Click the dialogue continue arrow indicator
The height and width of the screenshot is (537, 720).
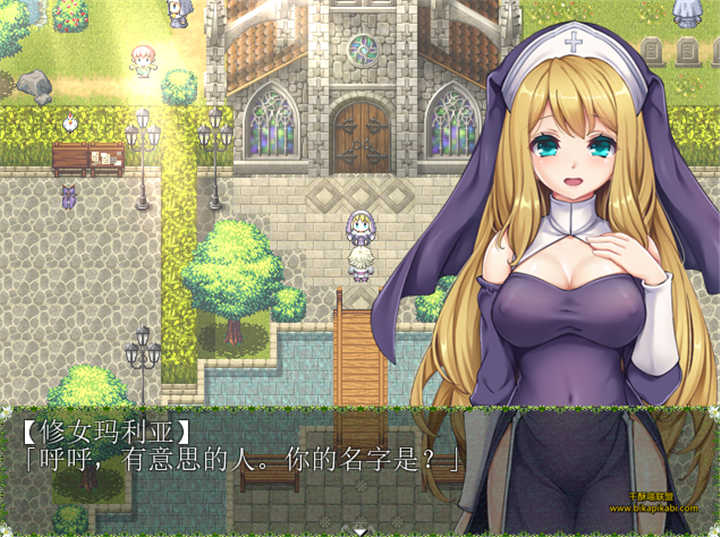tap(360, 532)
